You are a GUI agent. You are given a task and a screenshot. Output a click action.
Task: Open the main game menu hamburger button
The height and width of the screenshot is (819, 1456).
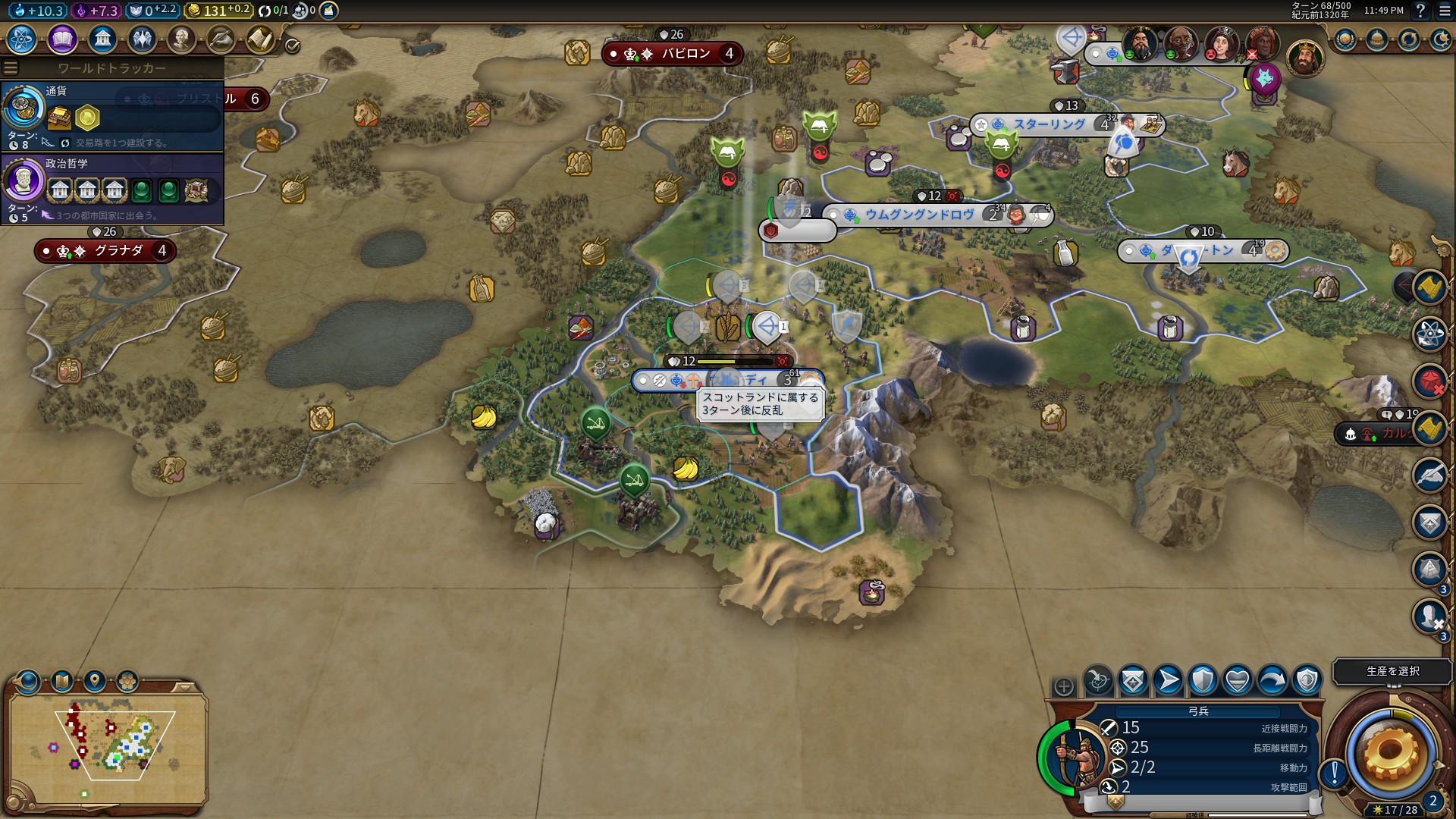coord(1445,11)
